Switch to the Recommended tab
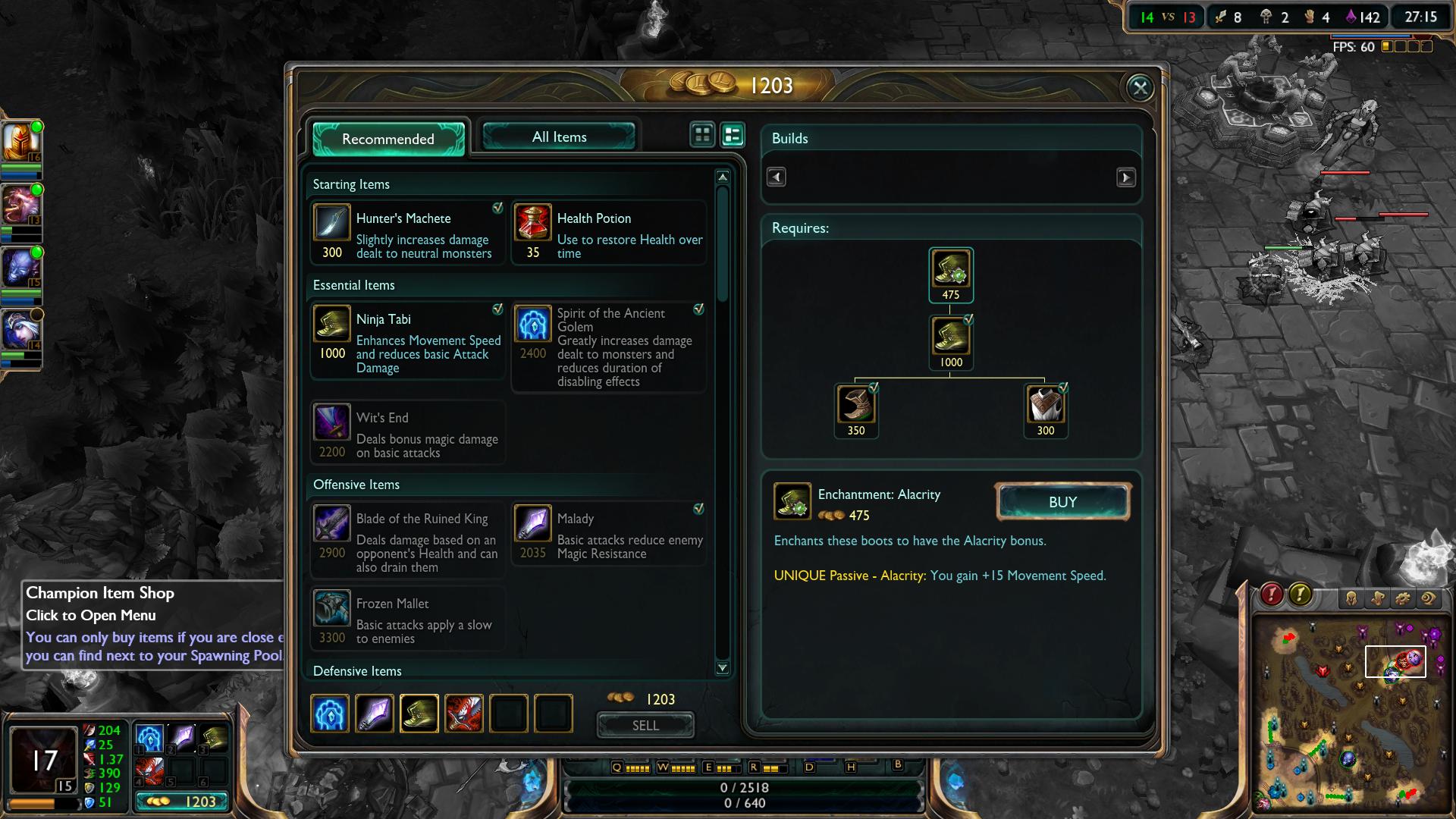Viewport: 1456px width, 819px height. 388,139
